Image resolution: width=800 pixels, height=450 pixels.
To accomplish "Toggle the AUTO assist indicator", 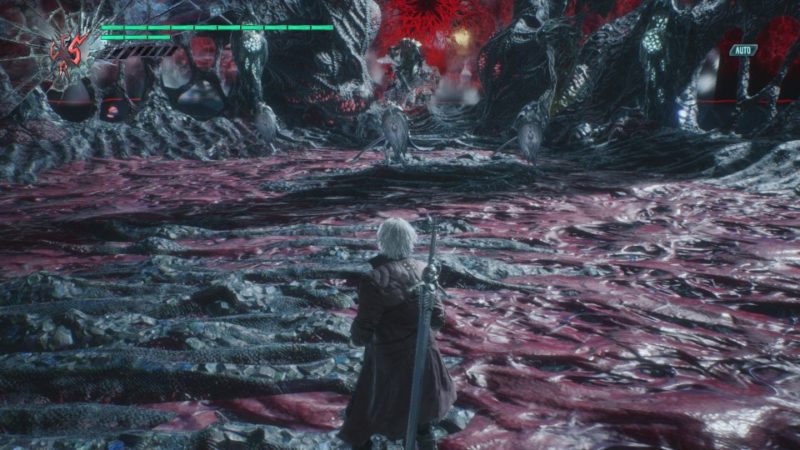I will click(x=742, y=50).
